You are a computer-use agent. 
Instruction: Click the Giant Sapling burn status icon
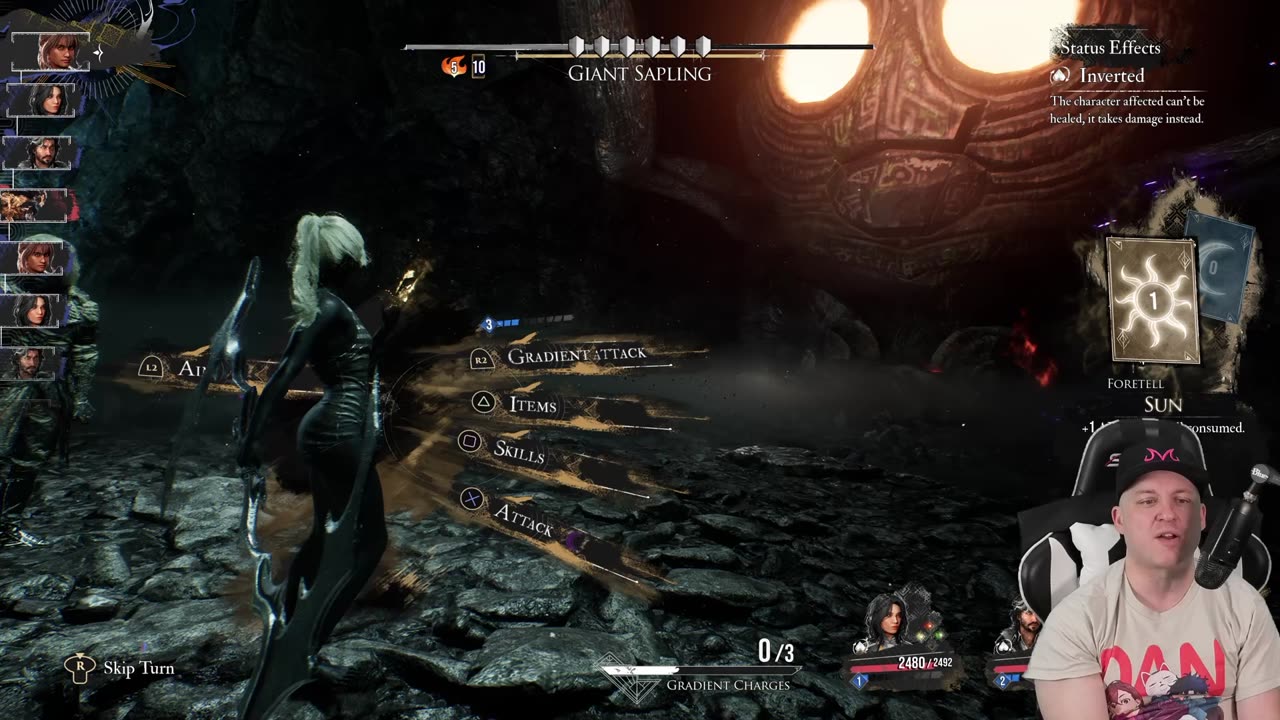pos(455,67)
